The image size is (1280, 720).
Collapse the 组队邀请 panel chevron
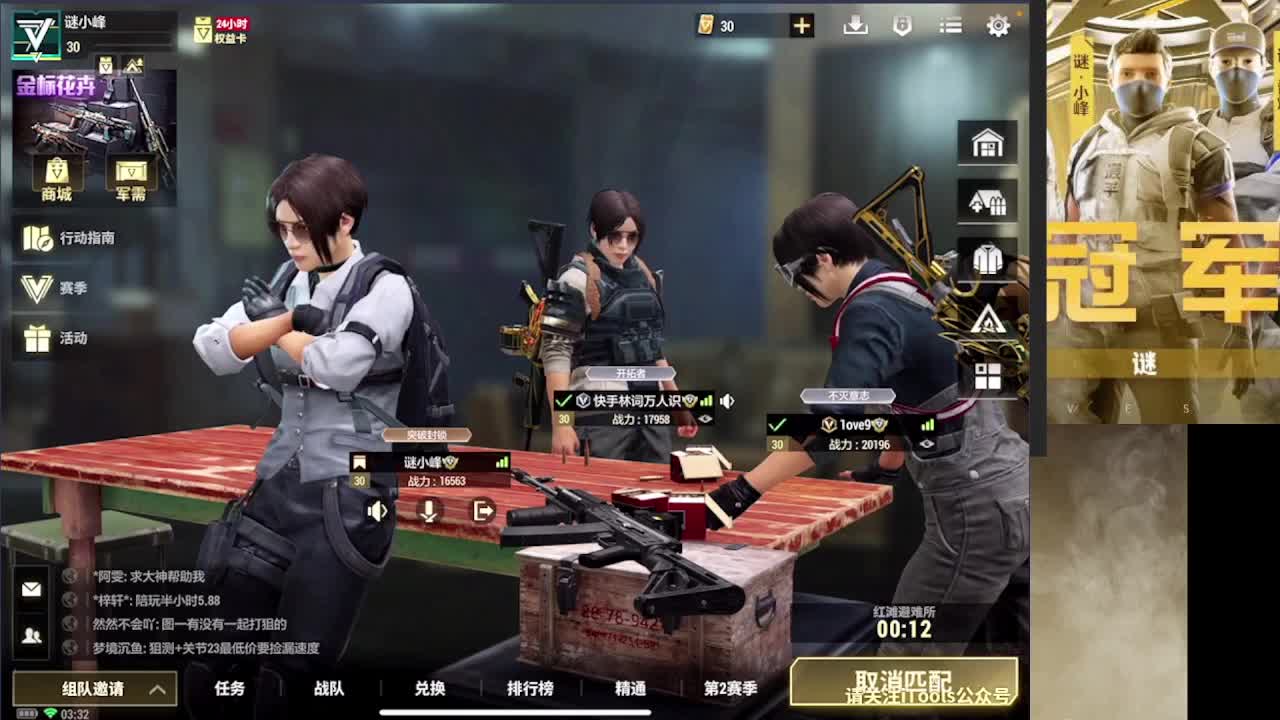(x=156, y=690)
